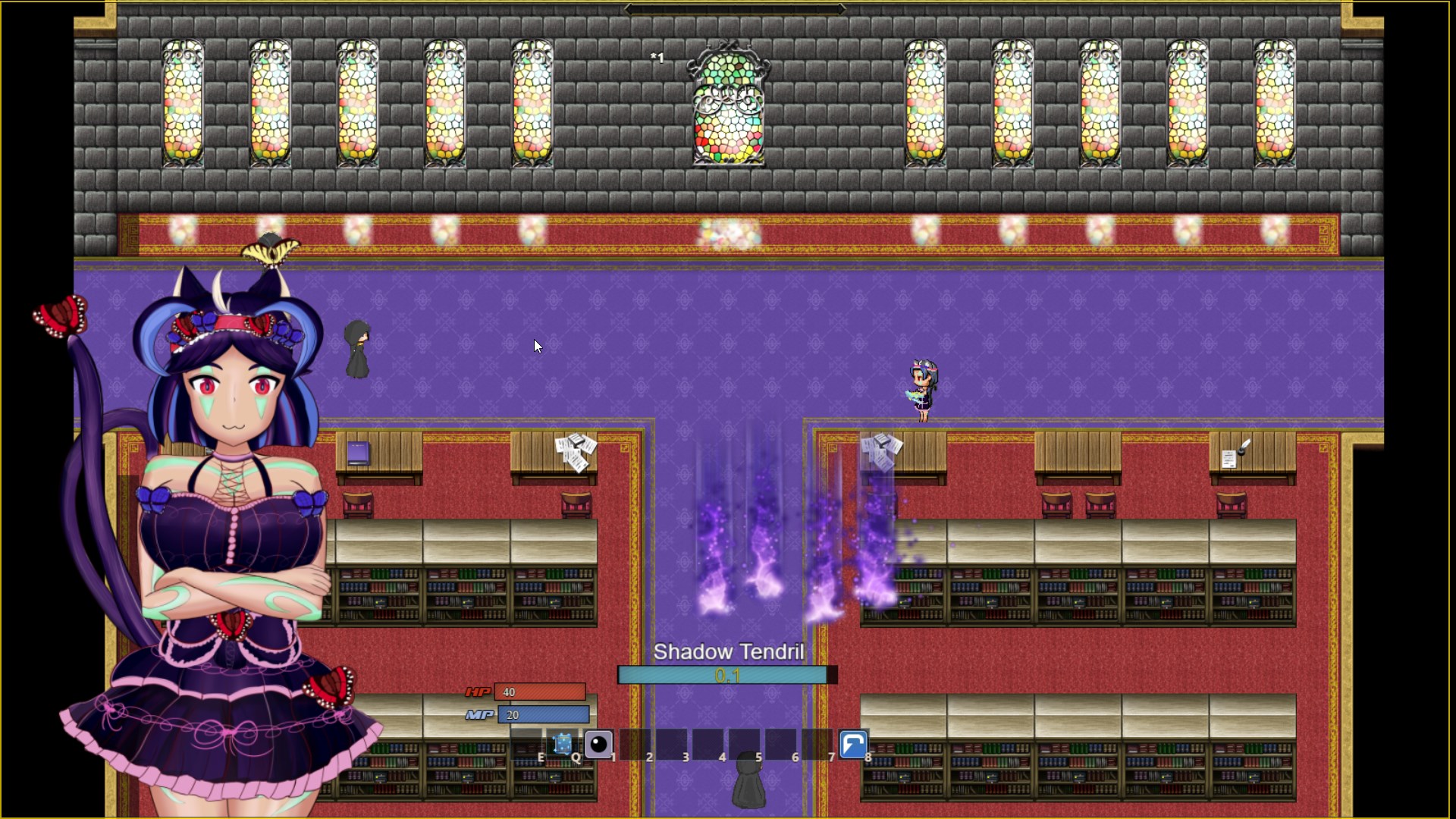Screen dimensions: 1456x819
Task: Click the *1 marker above the large window
Action: click(x=657, y=57)
